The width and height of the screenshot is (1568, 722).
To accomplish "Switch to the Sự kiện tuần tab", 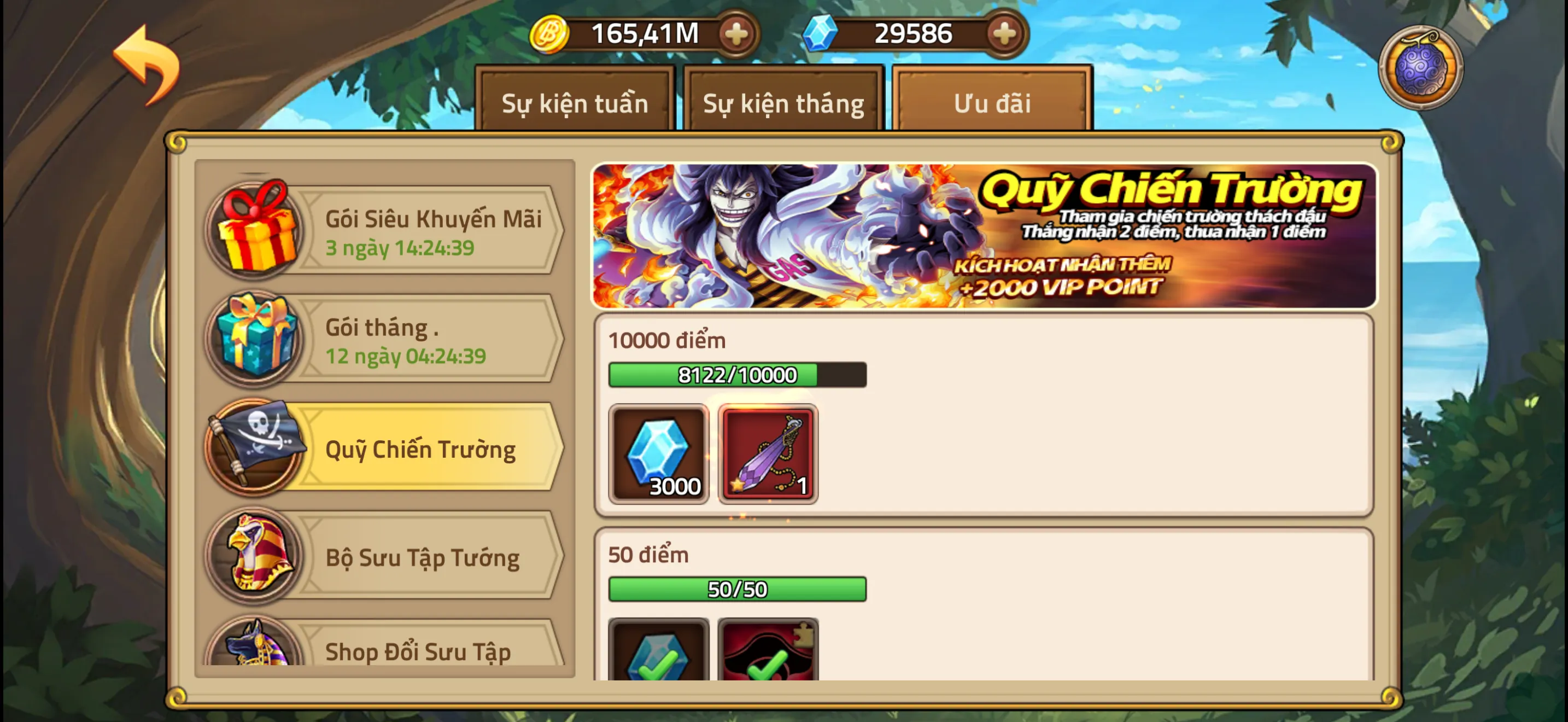I will pyautogui.click(x=575, y=102).
